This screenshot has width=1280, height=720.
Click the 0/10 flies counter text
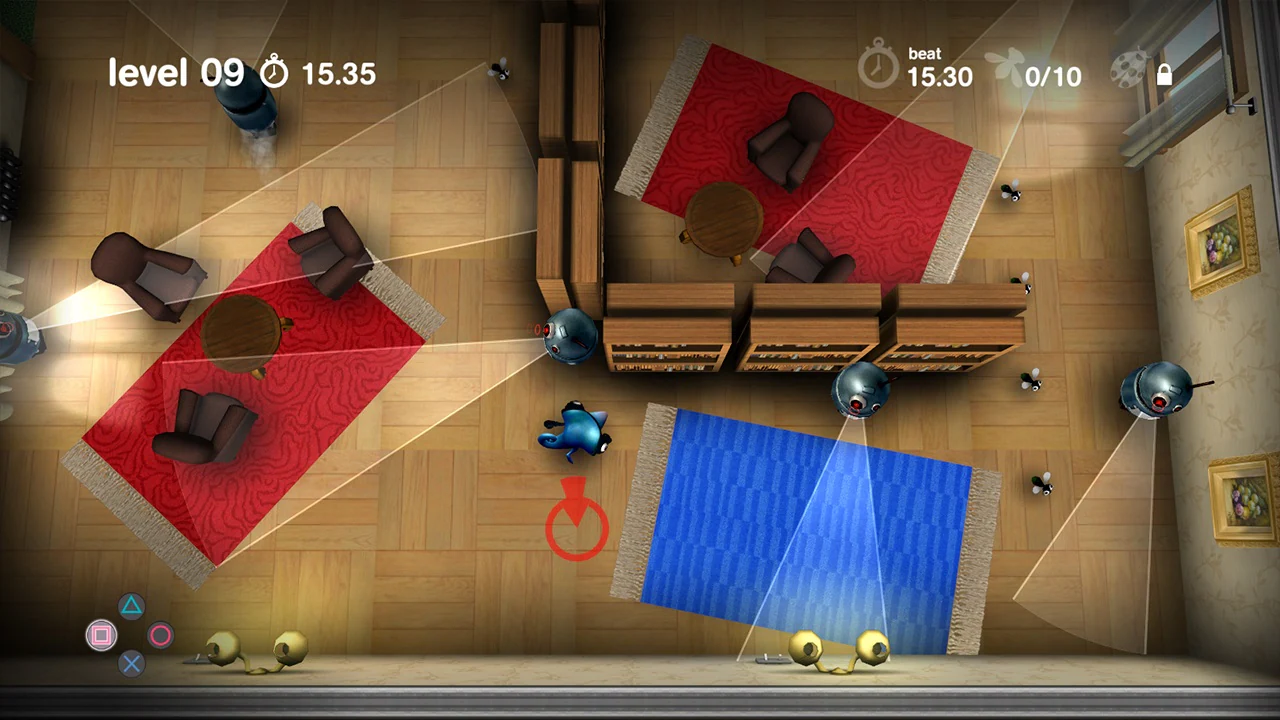pos(1052,77)
